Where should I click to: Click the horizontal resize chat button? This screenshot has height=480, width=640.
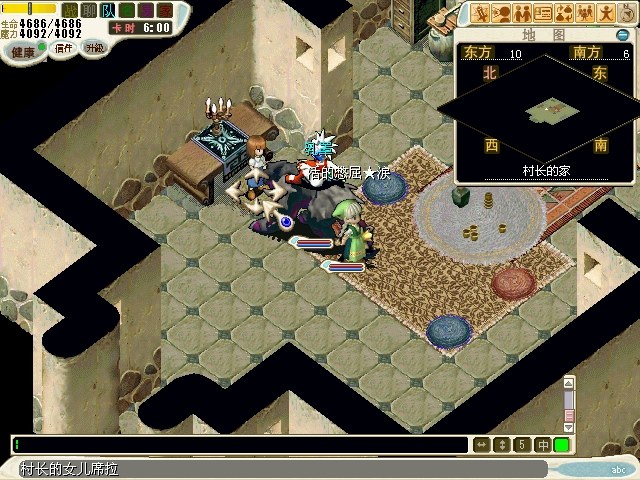[482, 444]
